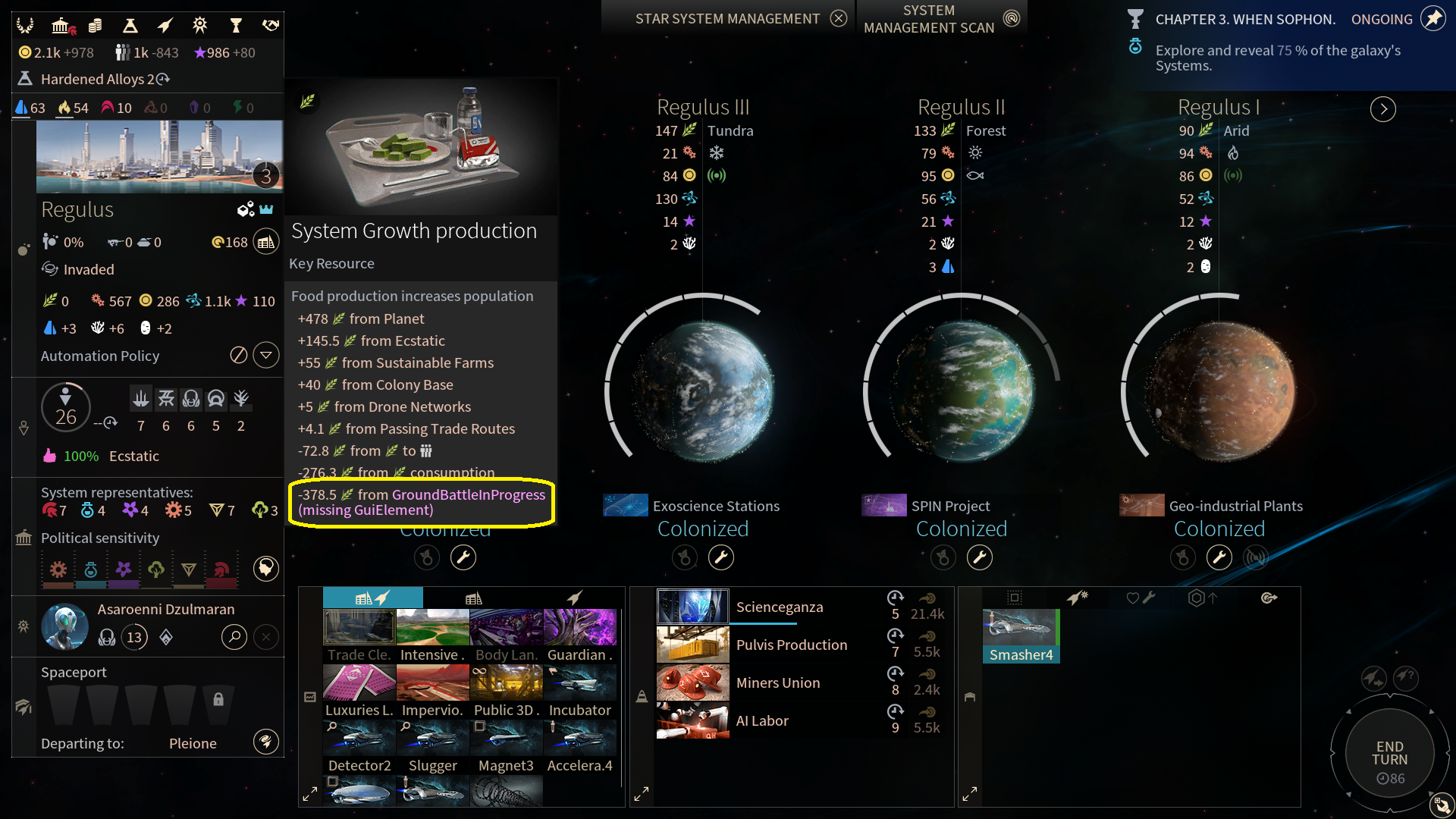Screen dimensions: 1456x819
Task: Queue the Detector2 ship design
Action: point(359,746)
